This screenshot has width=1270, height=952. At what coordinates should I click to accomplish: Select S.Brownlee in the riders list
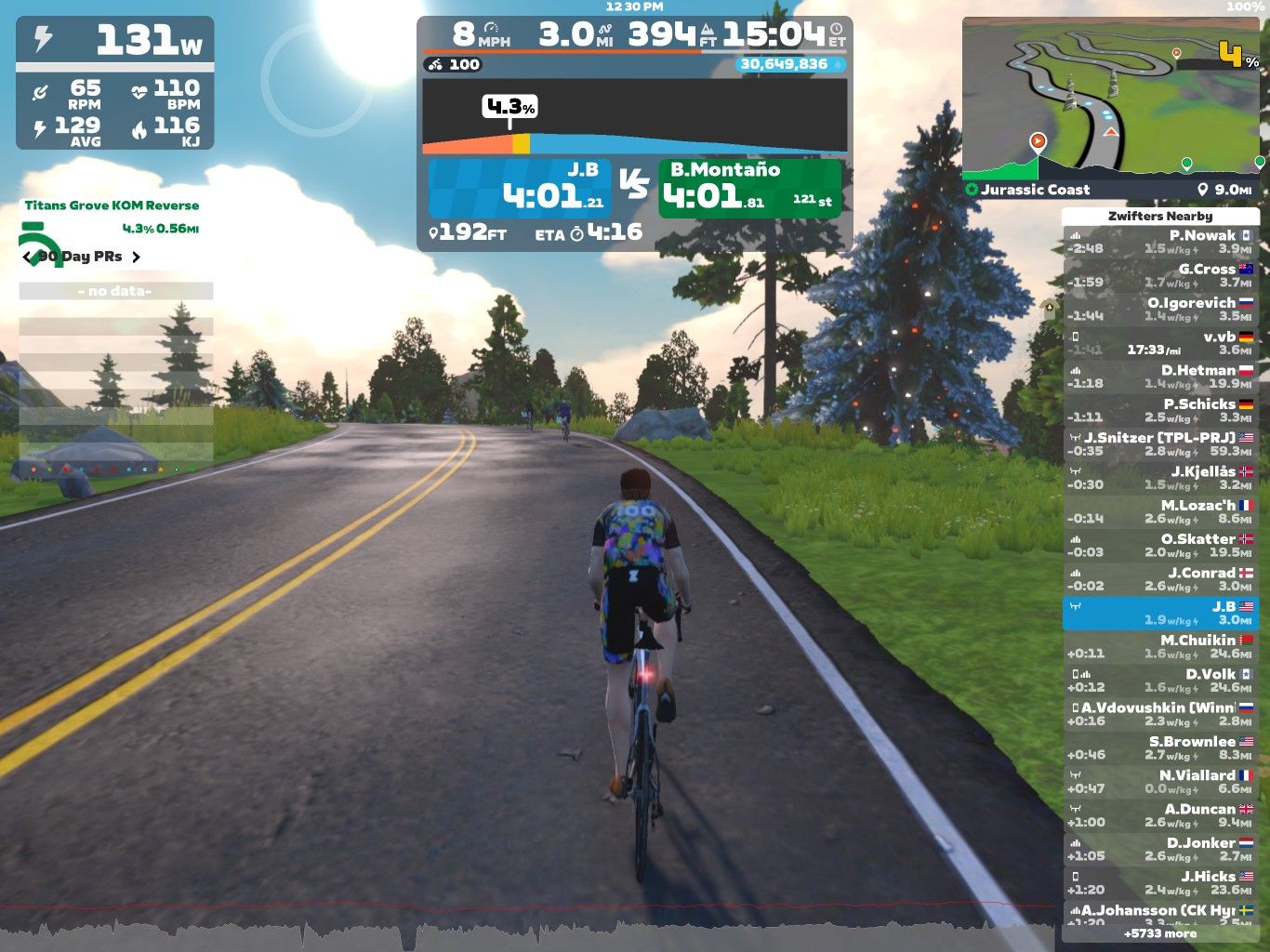point(1160,748)
